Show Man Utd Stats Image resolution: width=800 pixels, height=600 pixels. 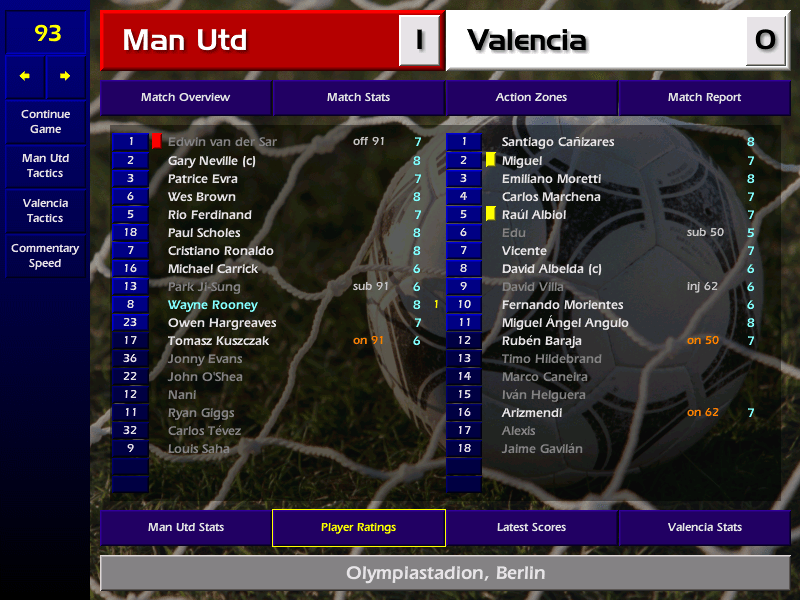coord(185,528)
